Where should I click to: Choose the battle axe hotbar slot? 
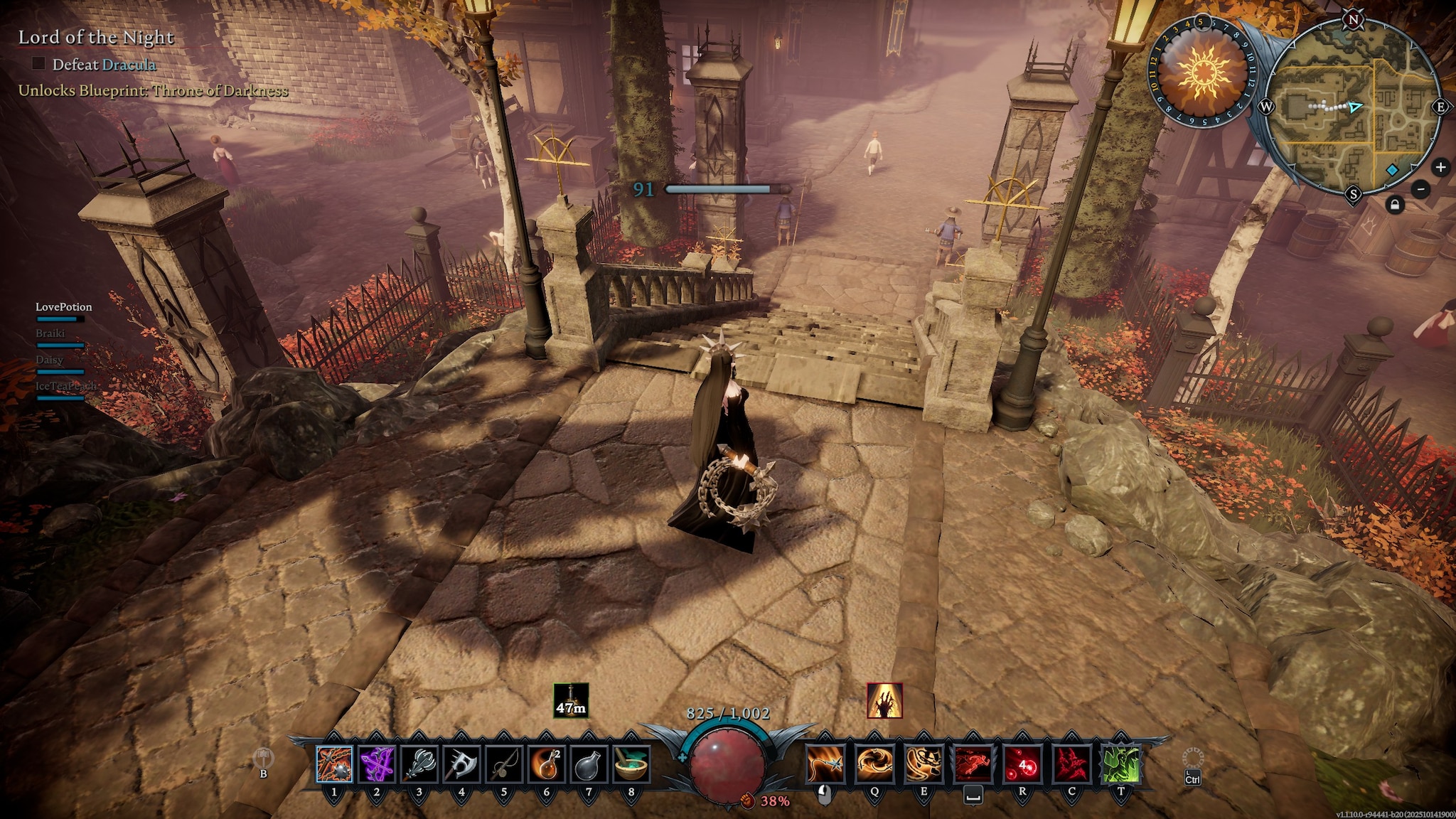point(461,764)
